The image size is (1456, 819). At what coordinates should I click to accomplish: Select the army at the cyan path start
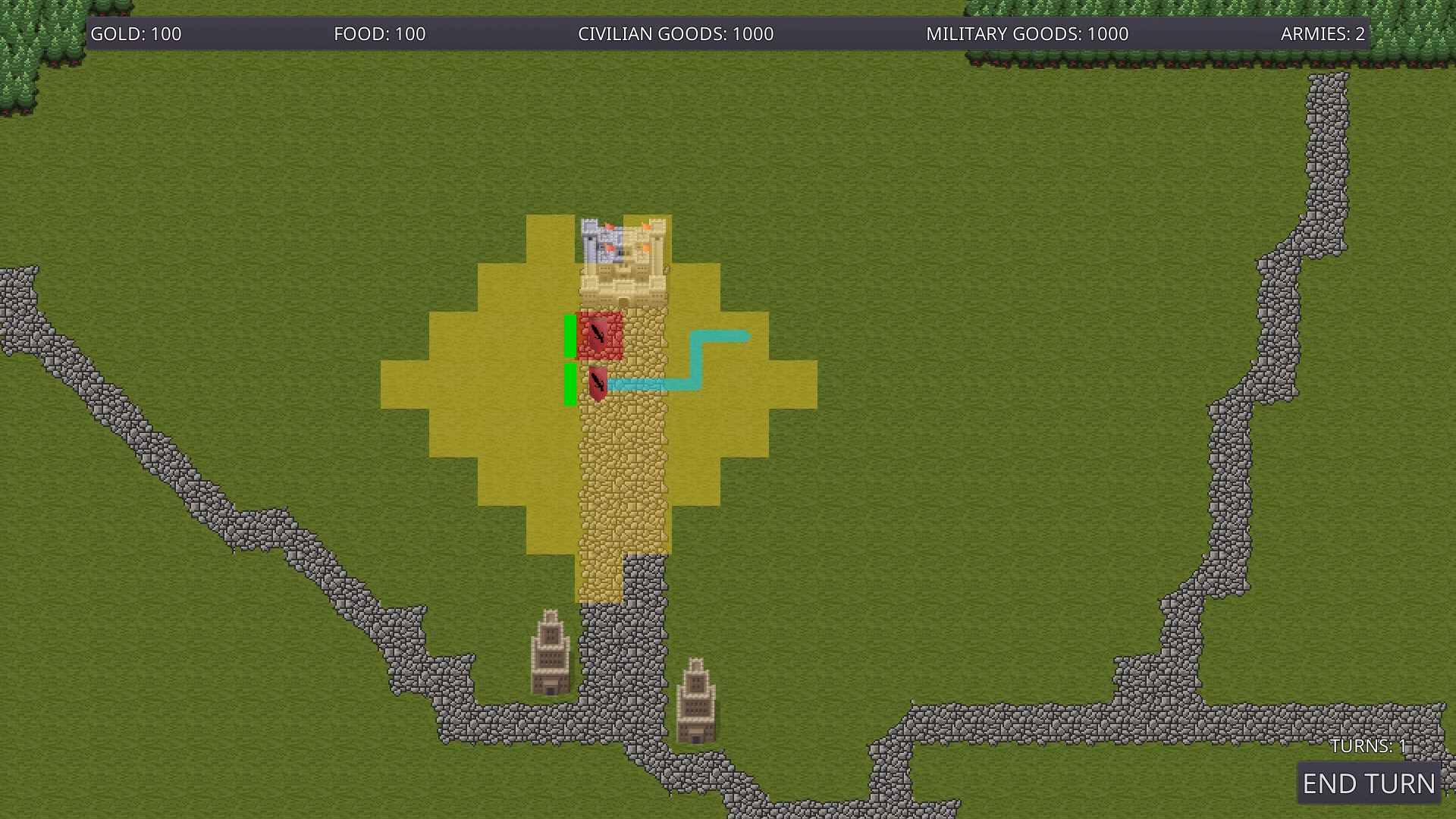[x=598, y=384]
